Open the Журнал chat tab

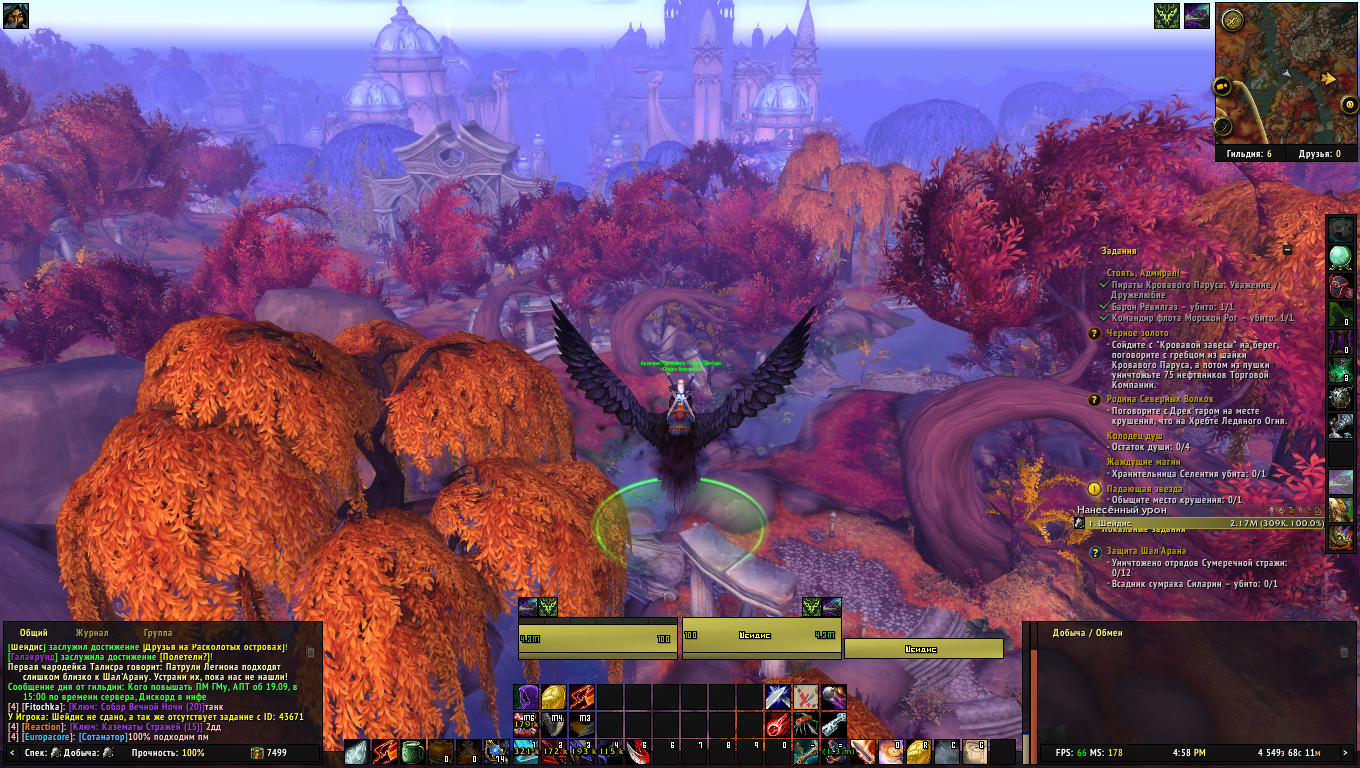(92, 633)
